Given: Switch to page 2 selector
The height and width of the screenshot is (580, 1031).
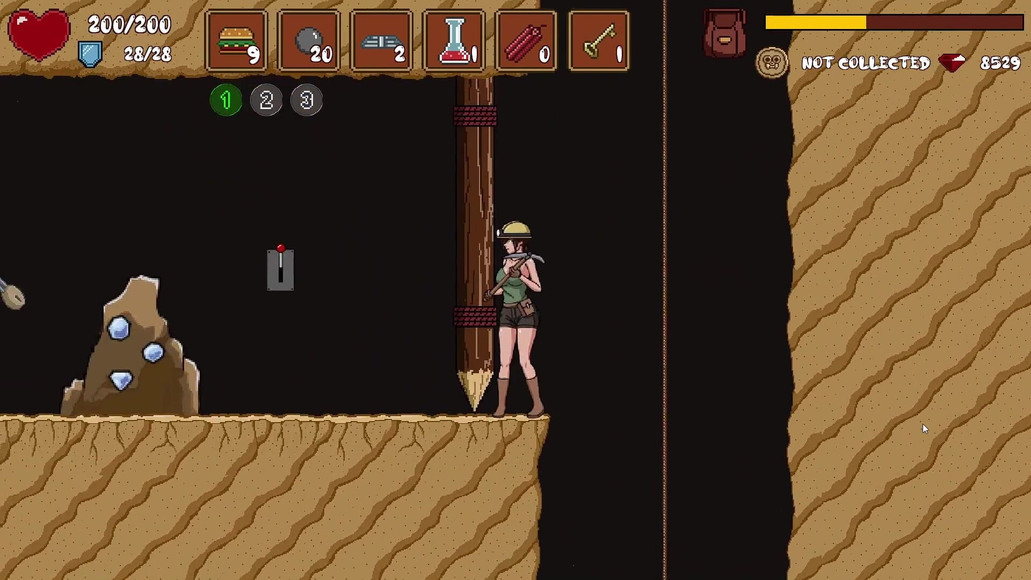Looking at the screenshot, I should 266,100.
